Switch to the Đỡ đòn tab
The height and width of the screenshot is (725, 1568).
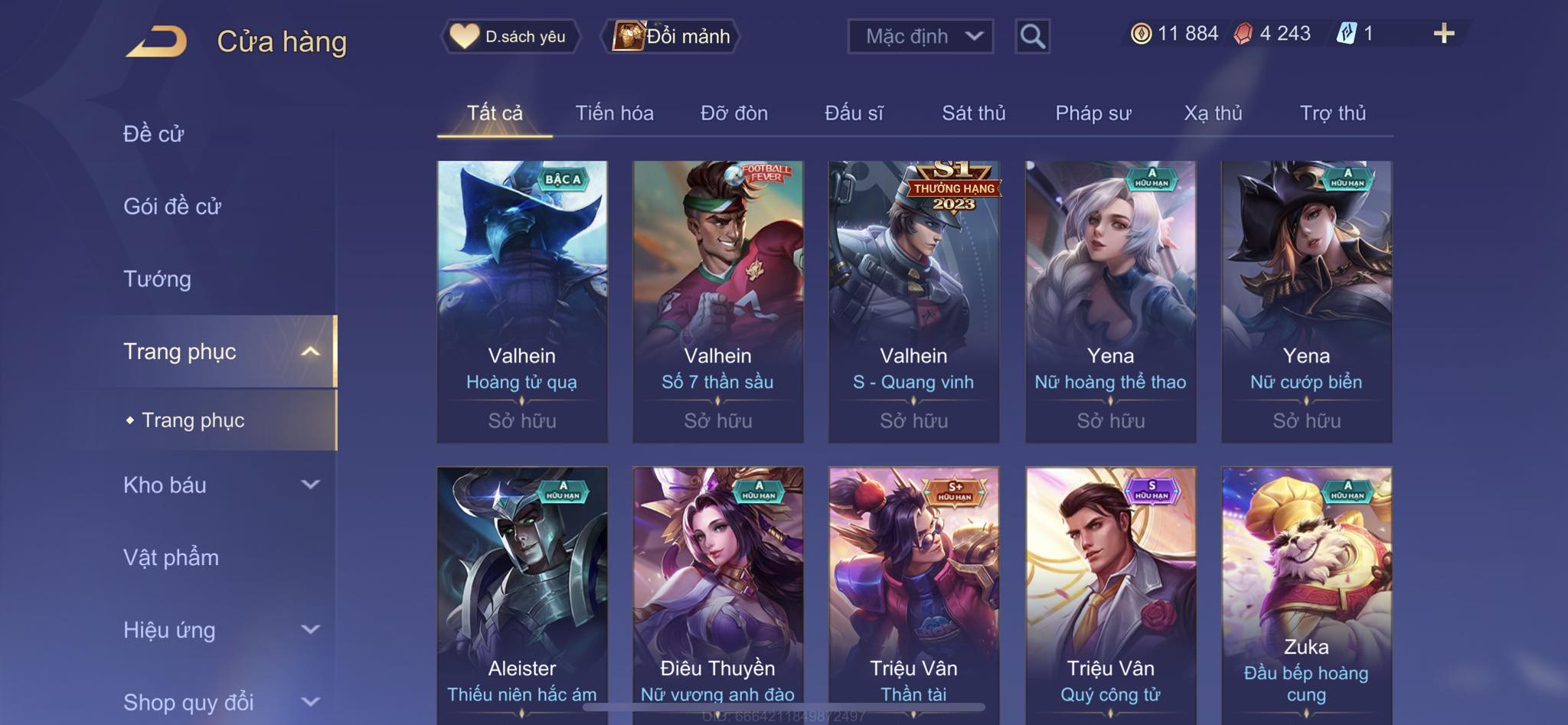(x=733, y=113)
